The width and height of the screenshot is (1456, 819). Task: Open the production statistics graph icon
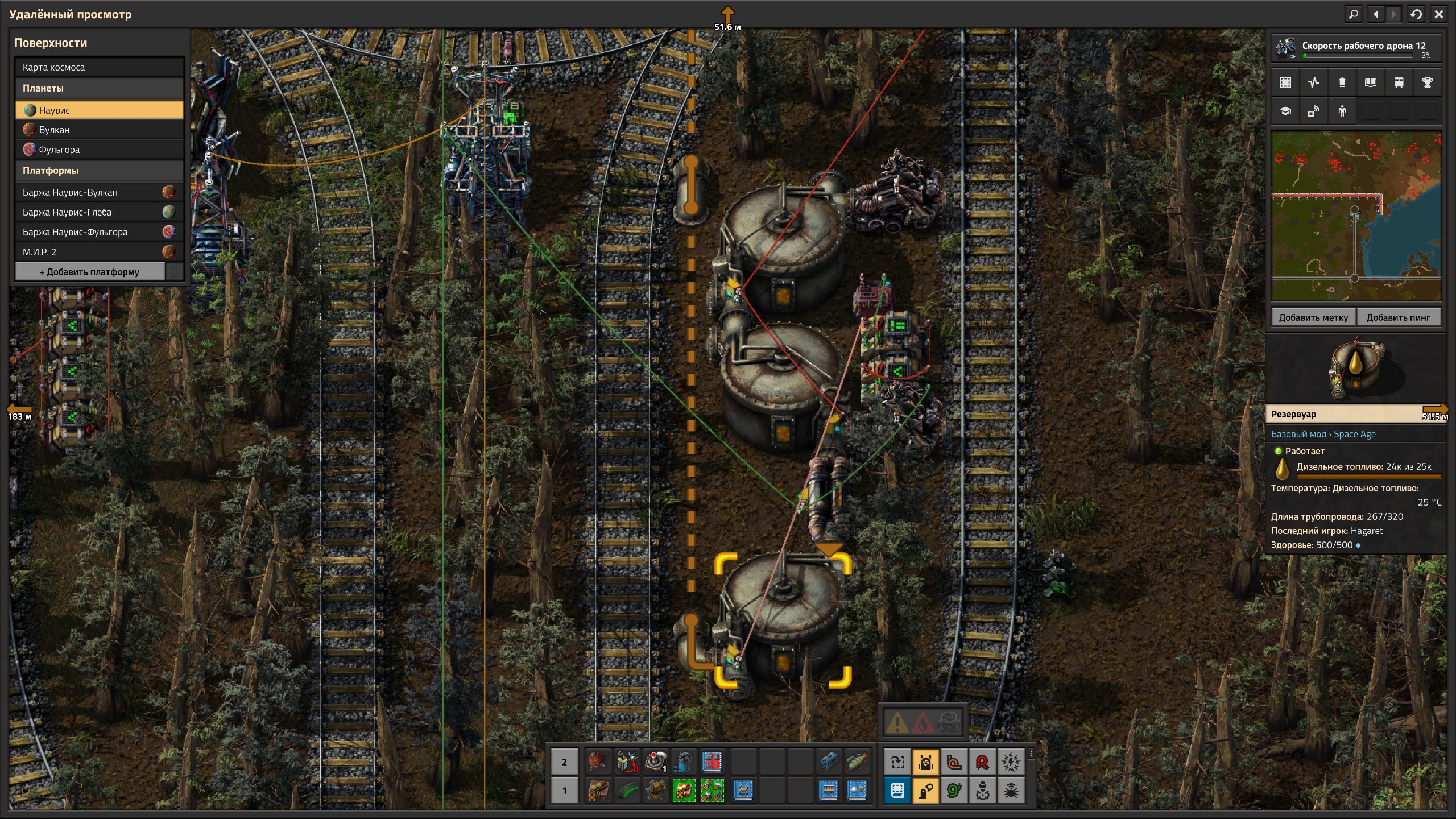pyautogui.click(x=1314, y=82)
